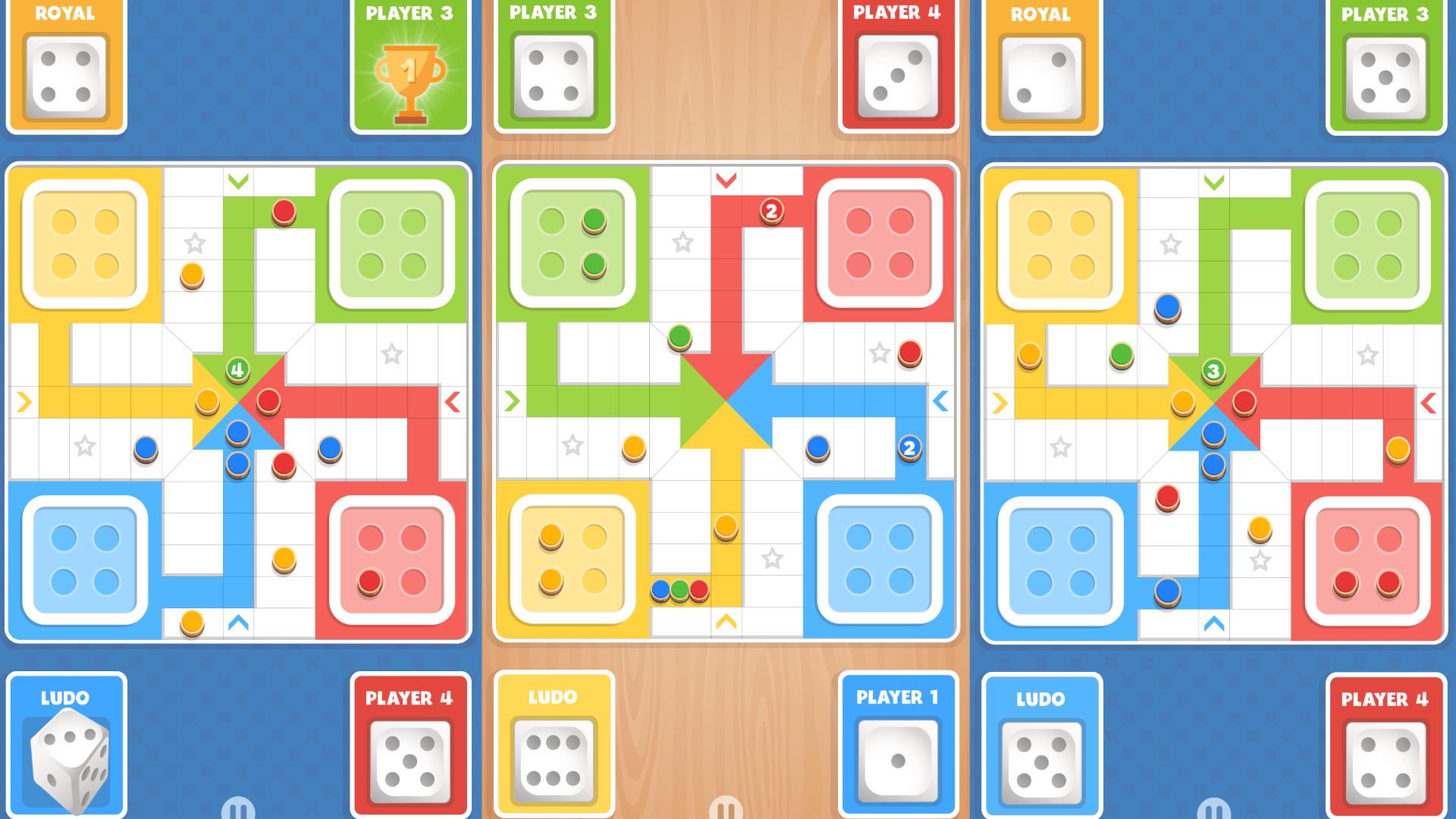The height and width of the screenshot is (819, 1456).
Task: Click Player 3's dice showing four
Action: pyautogui.click(x=552, y=76)
